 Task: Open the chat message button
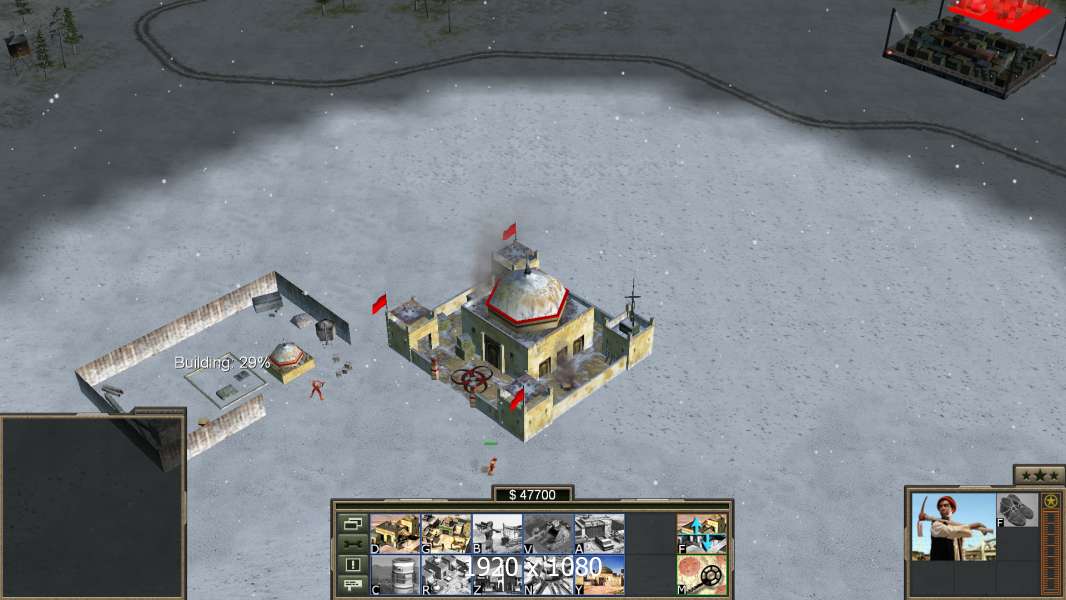352,585
